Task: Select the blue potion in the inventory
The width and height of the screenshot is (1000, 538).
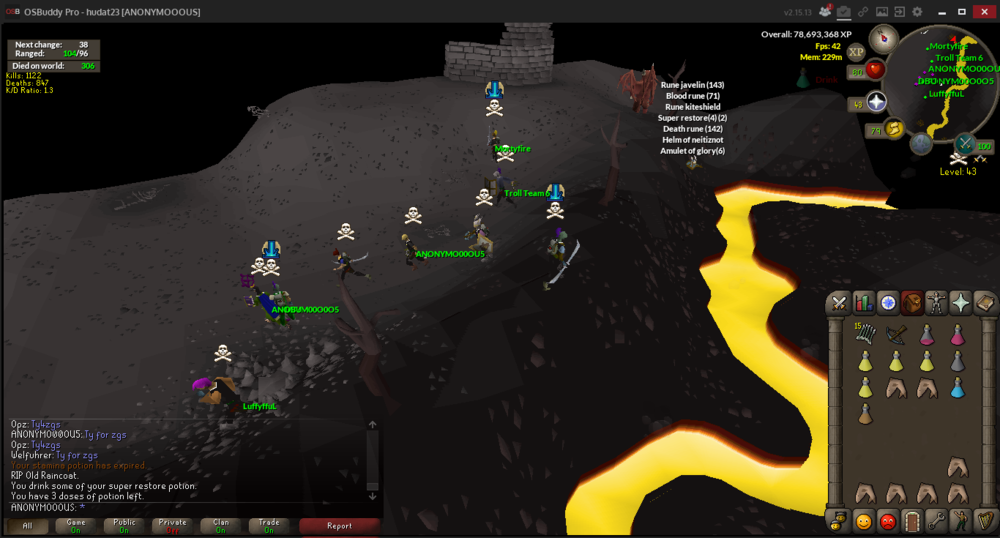Action: point(957,386)
